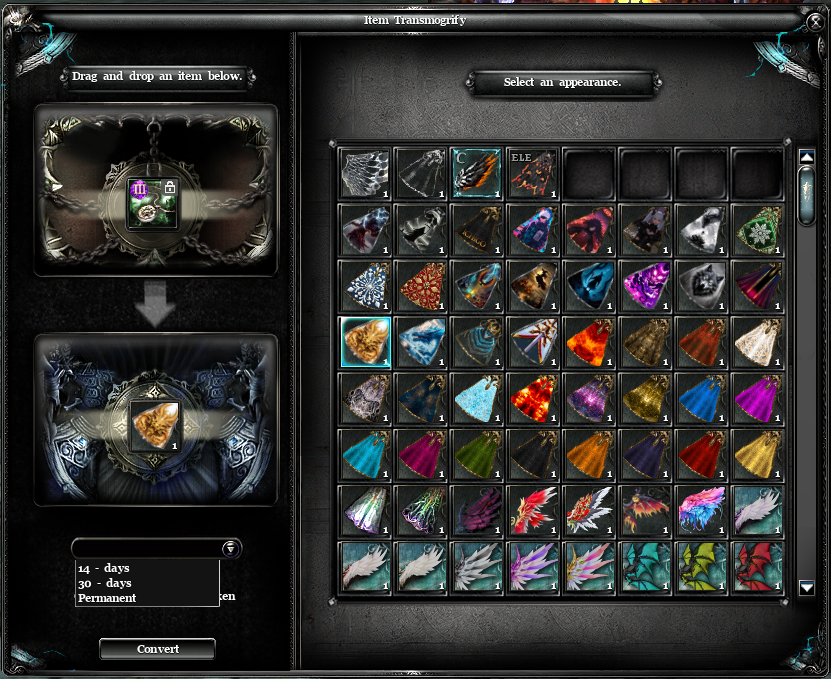
Task: Select the pink and blue feathered wings
Action: coord(701,511)
